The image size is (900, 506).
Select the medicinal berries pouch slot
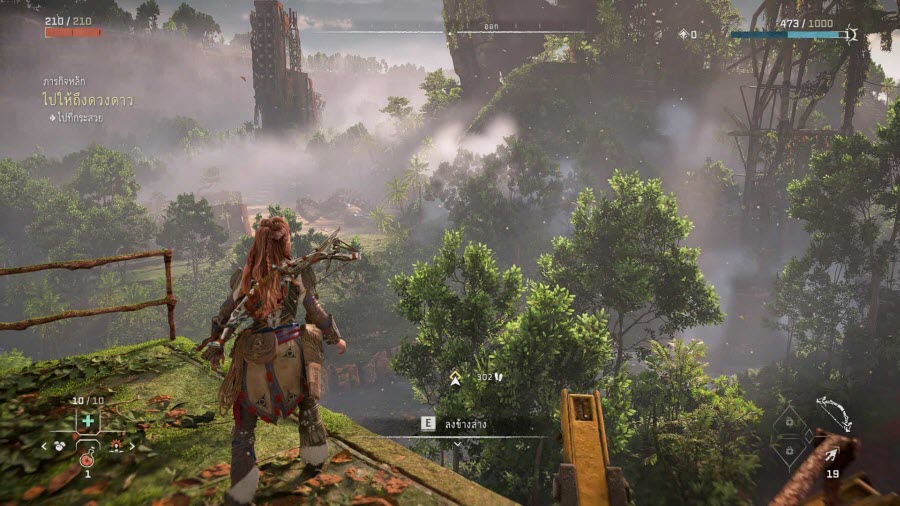click(x=88, y=420)
